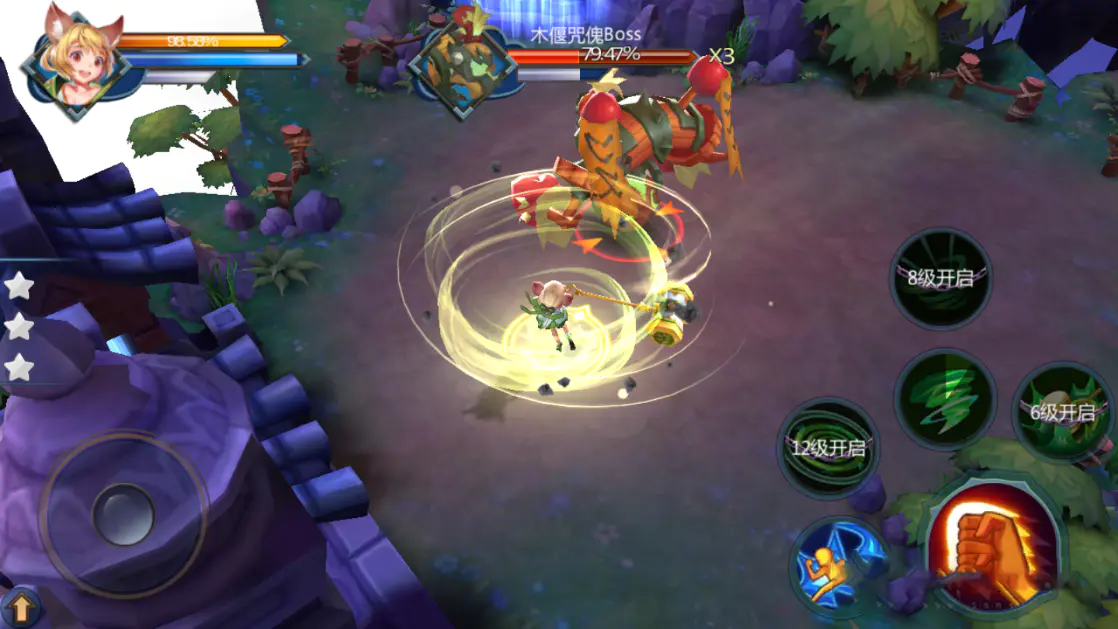
Task: Tap the locked skill labeled 6级开启
Action: [1062, 412]
